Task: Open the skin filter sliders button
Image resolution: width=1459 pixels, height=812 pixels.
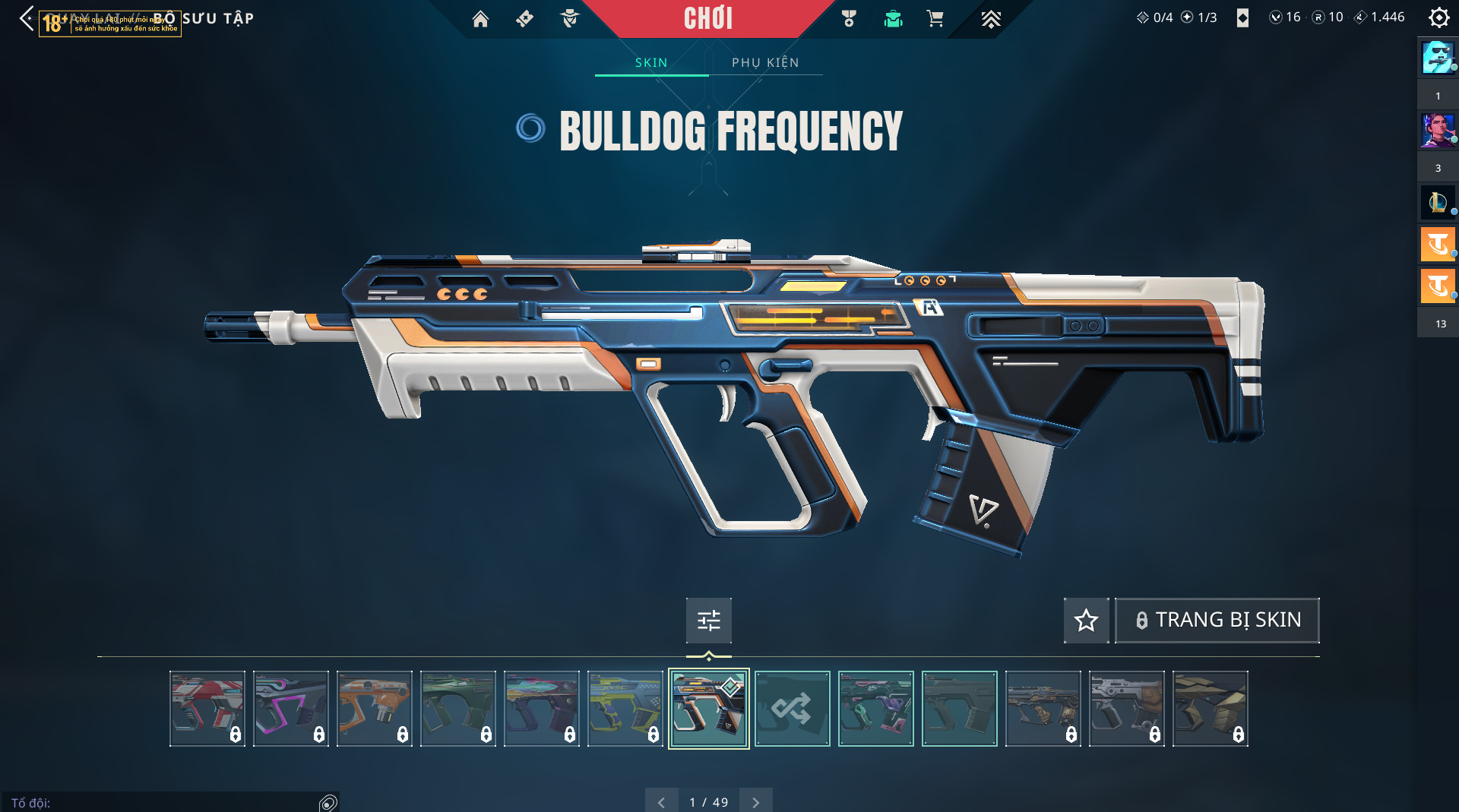Action: (708, 621)
